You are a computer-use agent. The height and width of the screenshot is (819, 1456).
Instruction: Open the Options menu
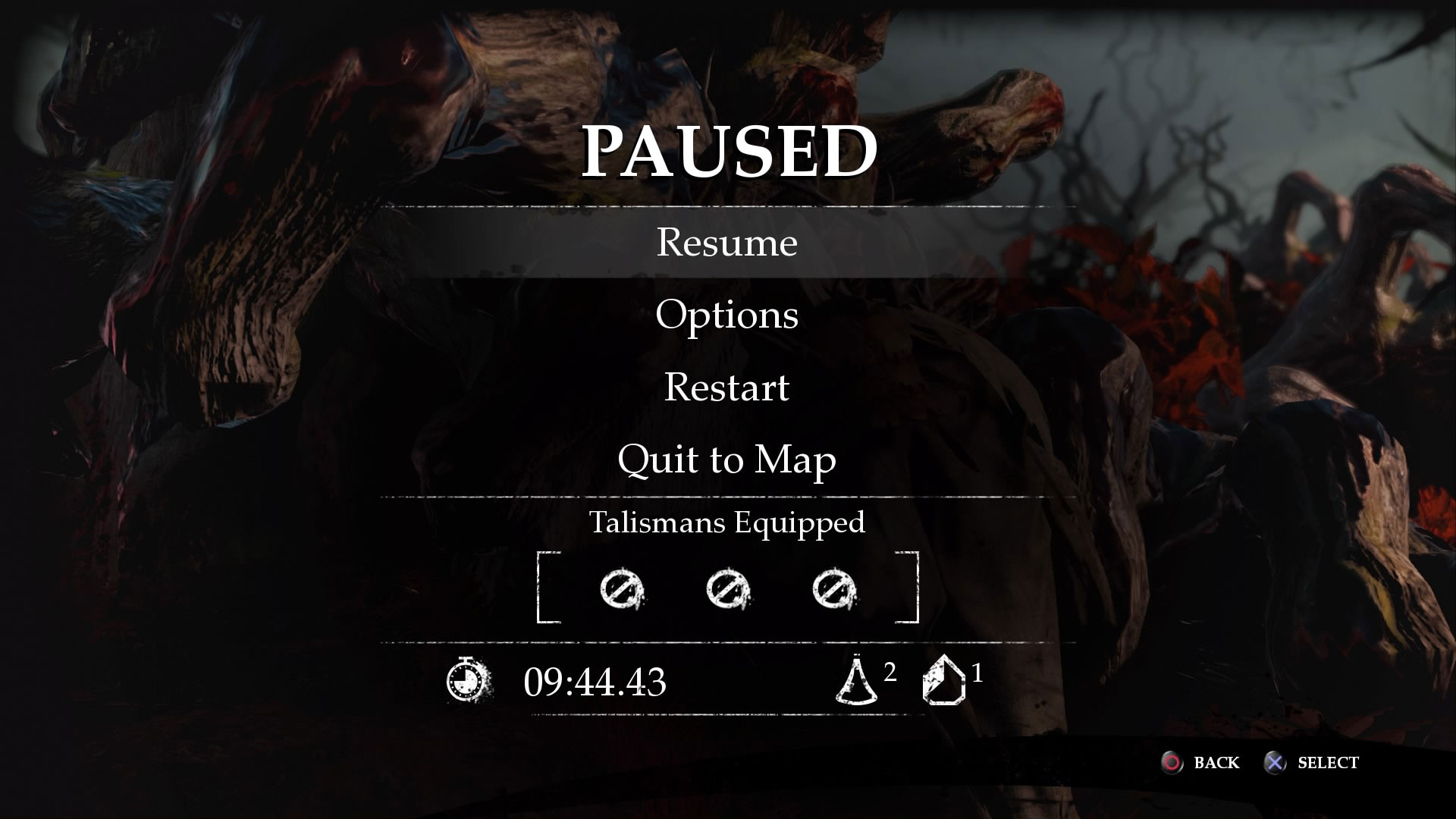coord(726,315)
